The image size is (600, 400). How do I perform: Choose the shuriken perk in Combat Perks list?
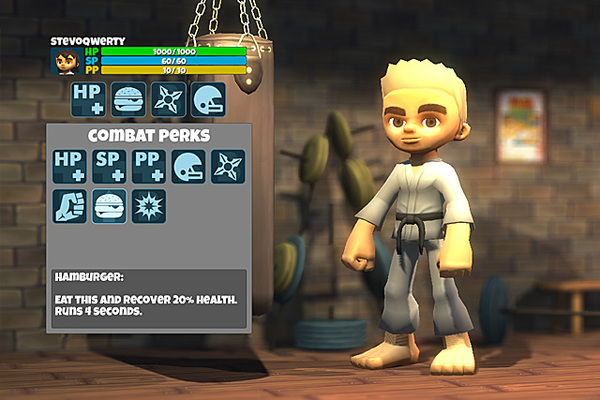tap(227, 166)
